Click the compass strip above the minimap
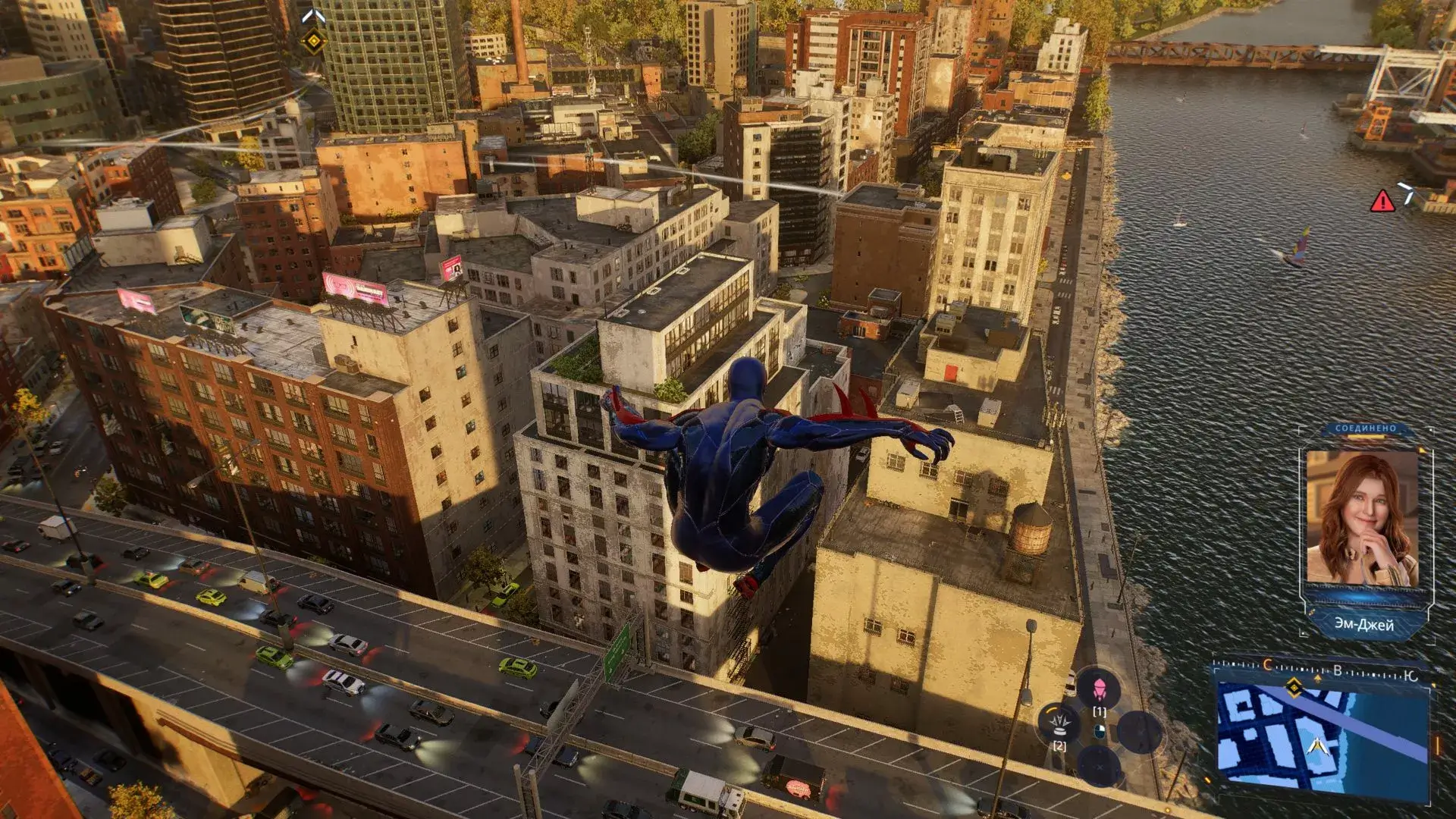 1323,670
